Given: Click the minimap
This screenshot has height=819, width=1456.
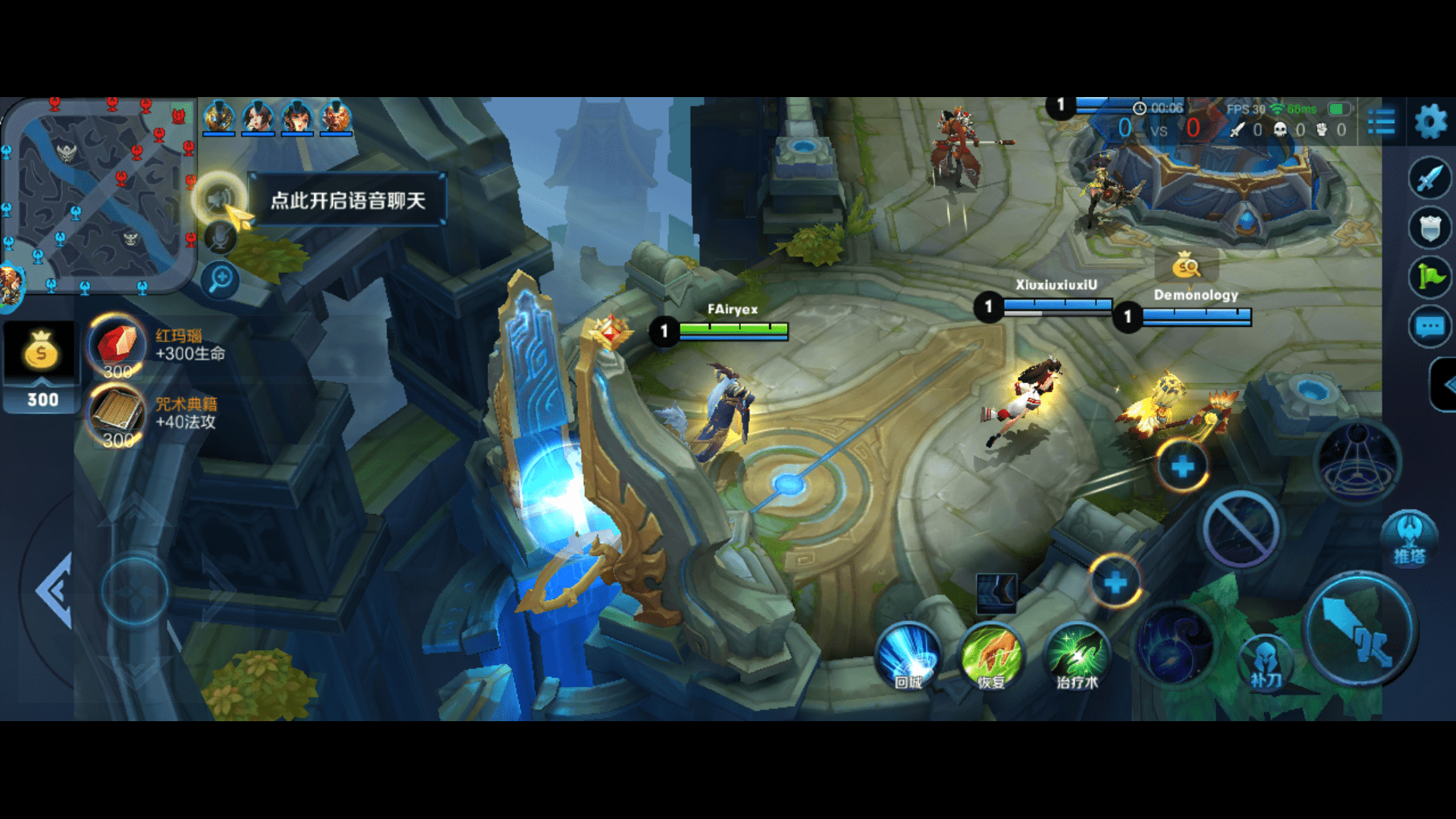Looking at the screenshot, I should point(99,195).
